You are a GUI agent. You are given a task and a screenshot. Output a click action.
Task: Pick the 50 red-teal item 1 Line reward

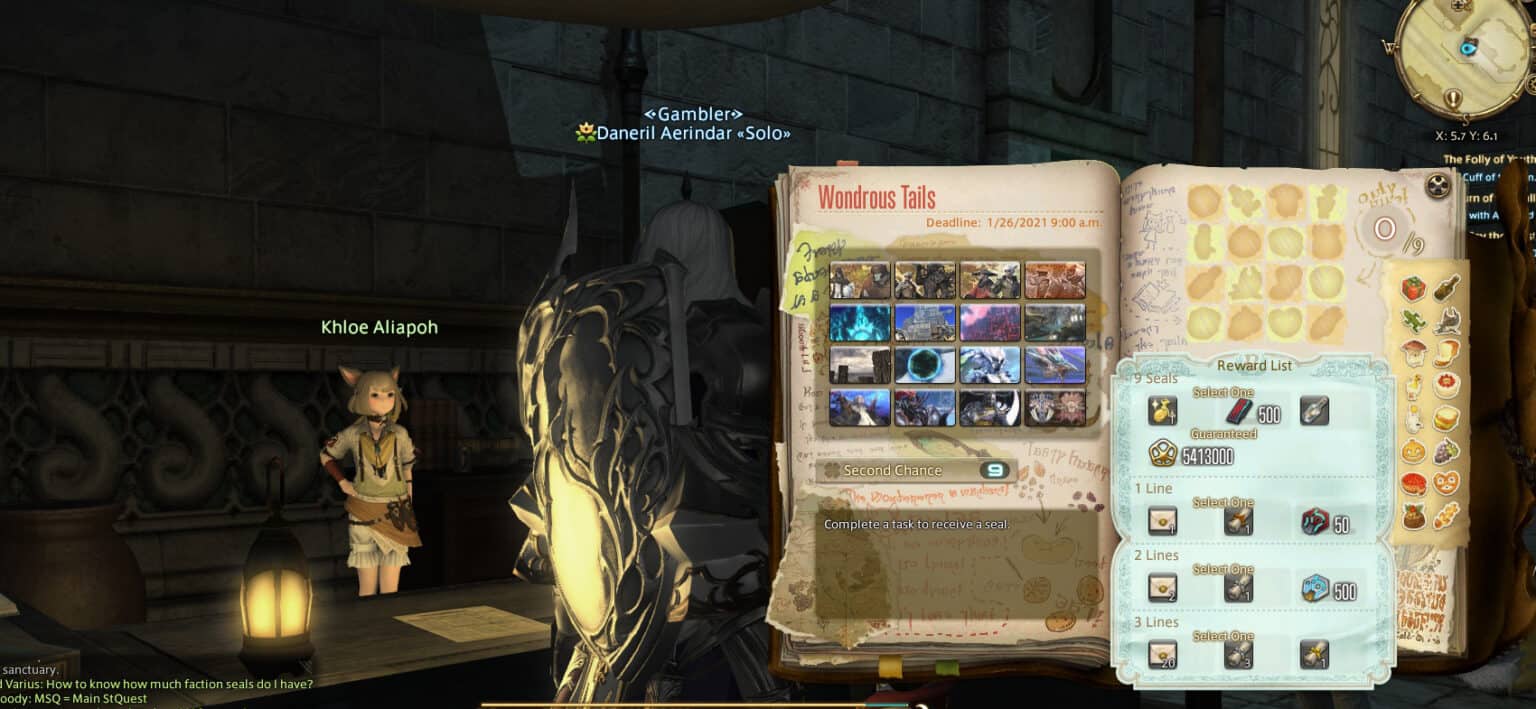(1315, 521)
